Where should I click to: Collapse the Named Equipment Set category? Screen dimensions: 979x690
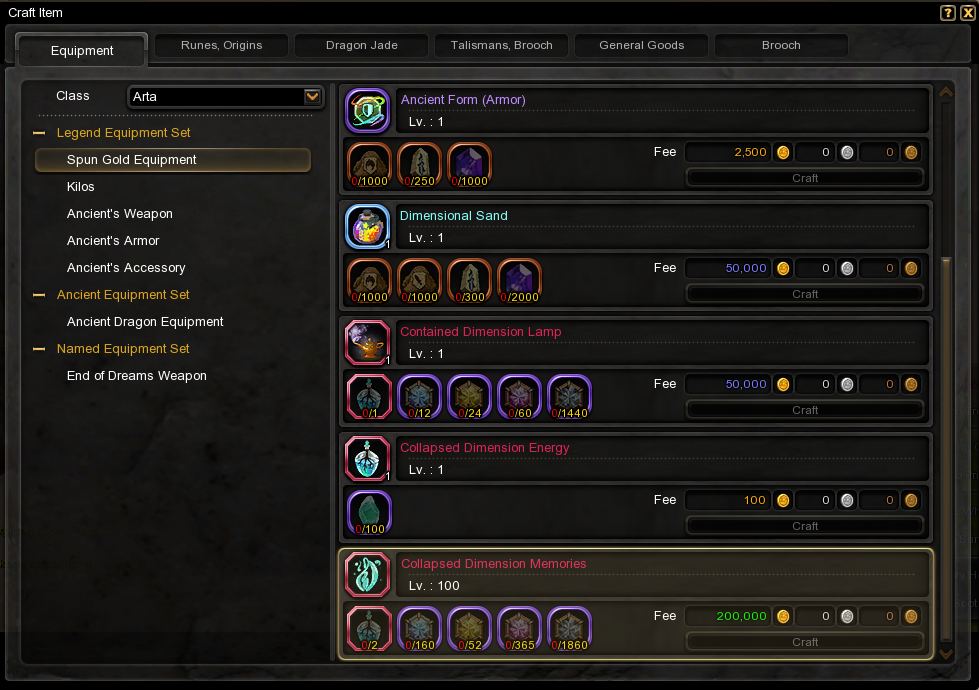click(40, 349)
